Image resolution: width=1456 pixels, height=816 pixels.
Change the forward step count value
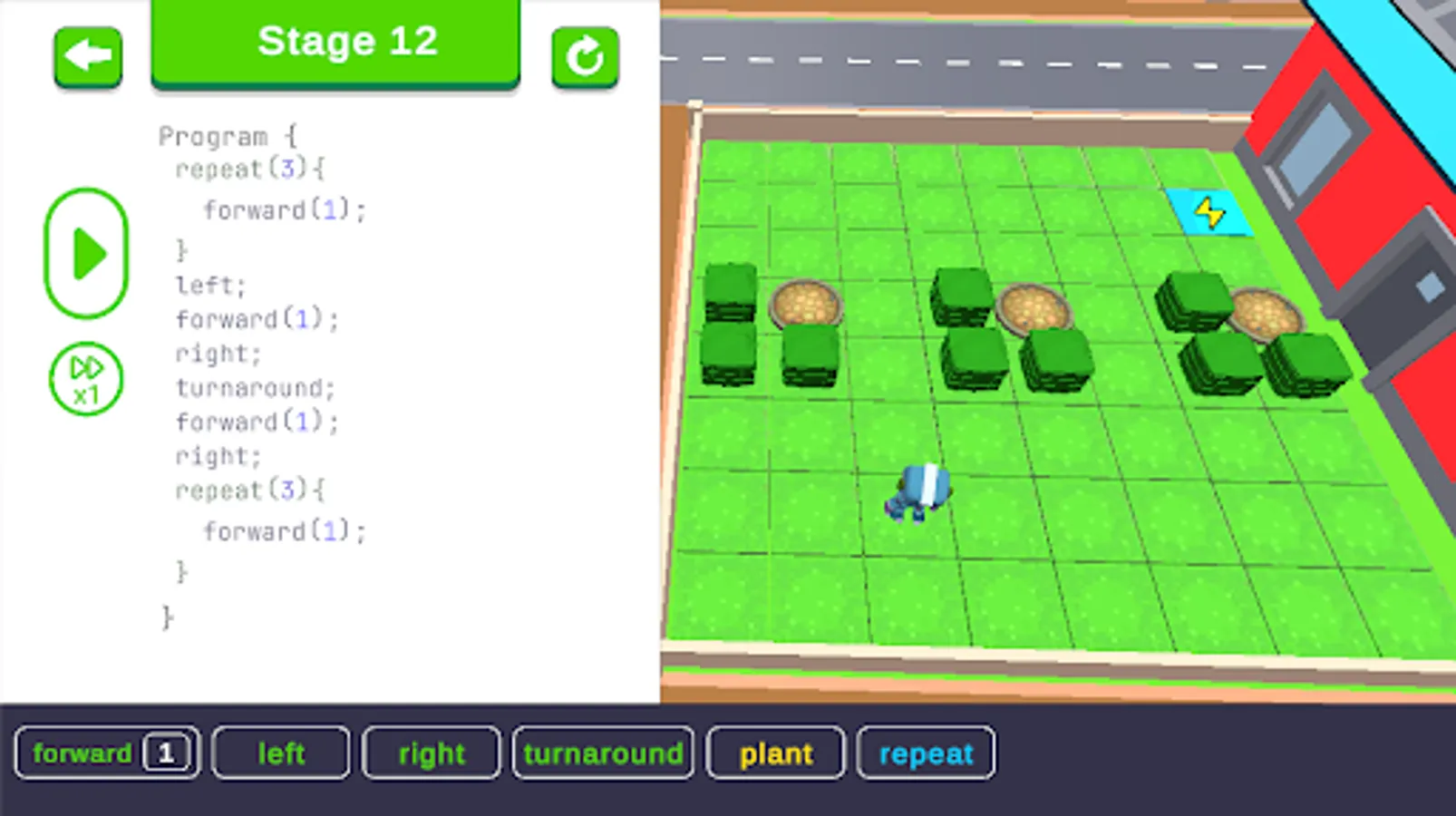tap(167, 751)
